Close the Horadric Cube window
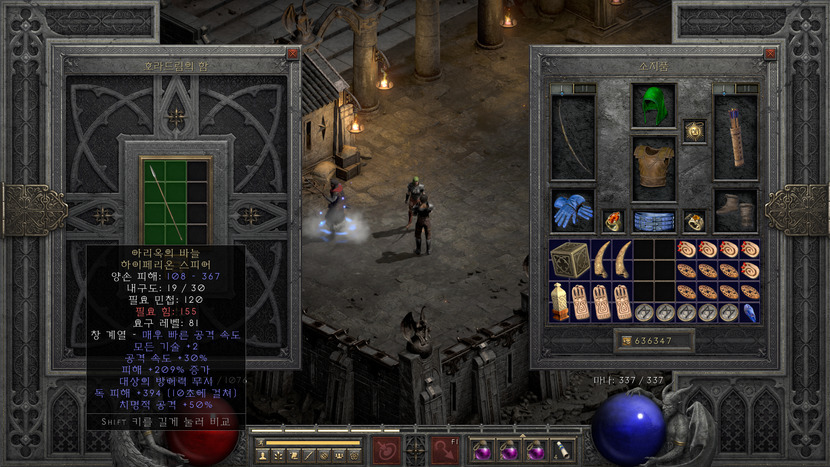Image resolution: width=830 pixels, height=467 pixels. pos(292,53)
